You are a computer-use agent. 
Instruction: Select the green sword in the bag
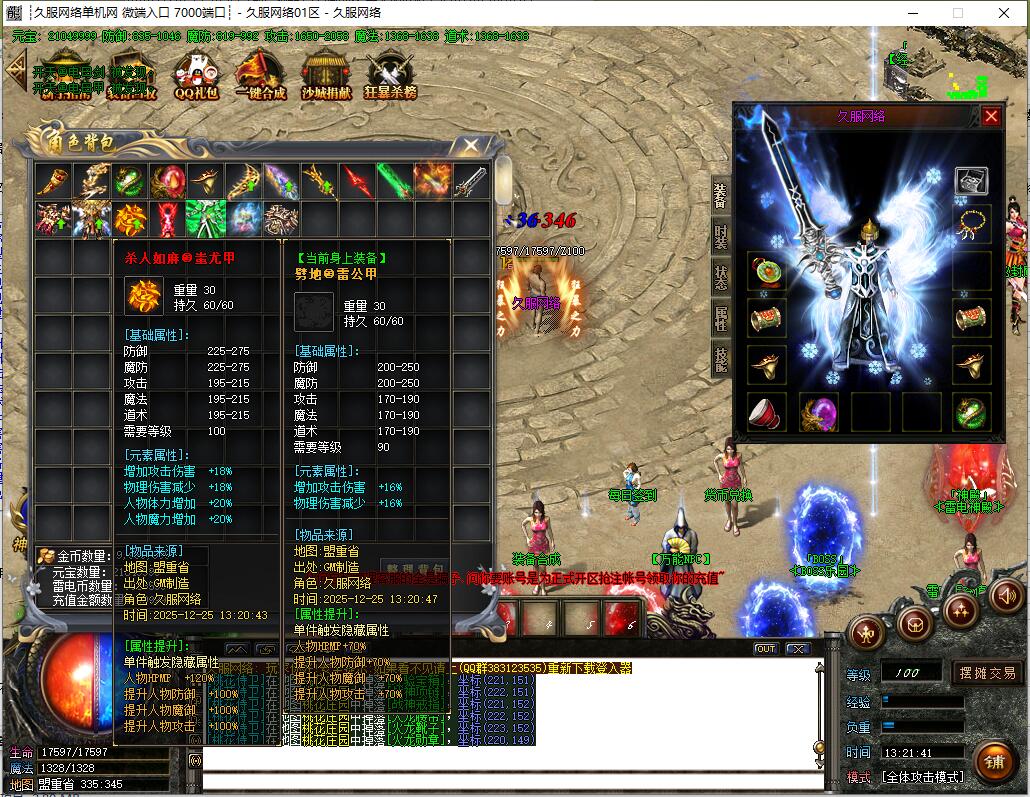394,181
